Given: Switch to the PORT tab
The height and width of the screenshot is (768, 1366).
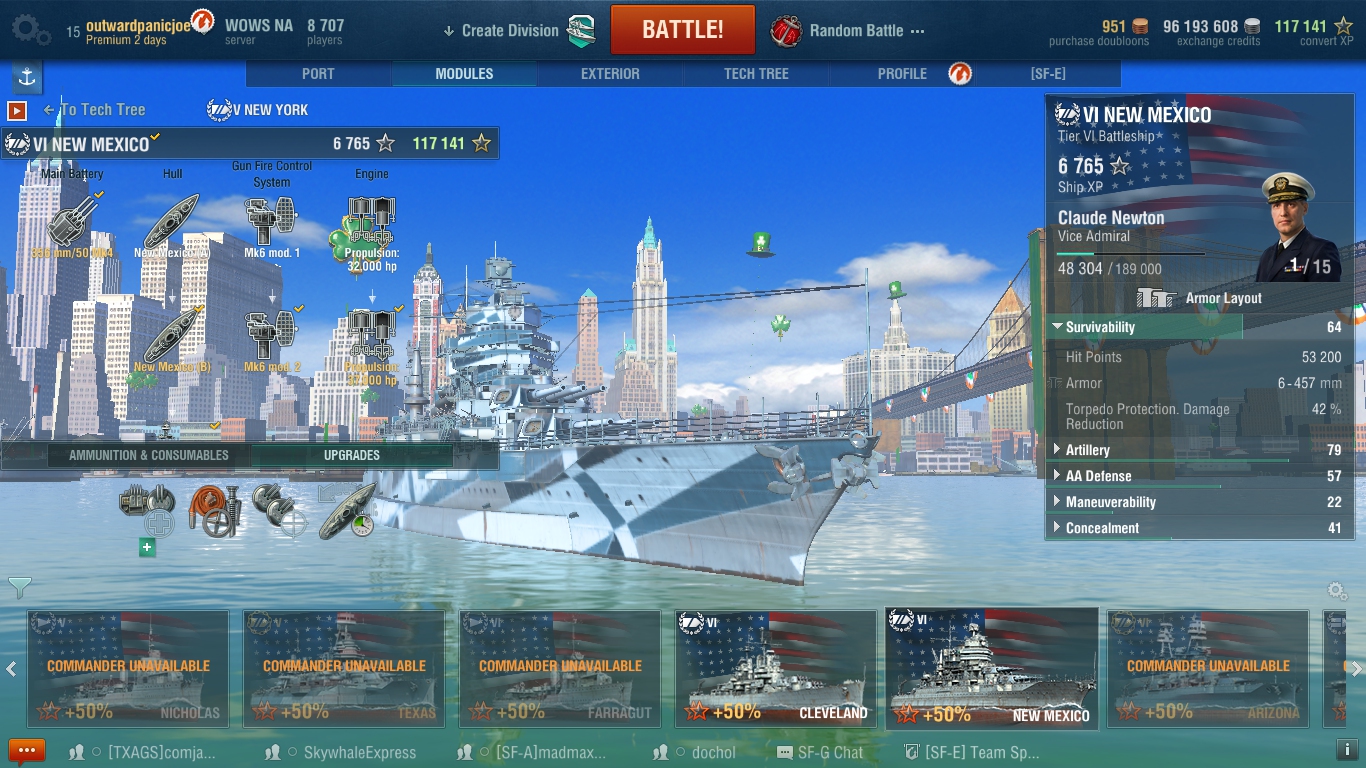Looking at the screenshot, I should click(x=318, y=74).
